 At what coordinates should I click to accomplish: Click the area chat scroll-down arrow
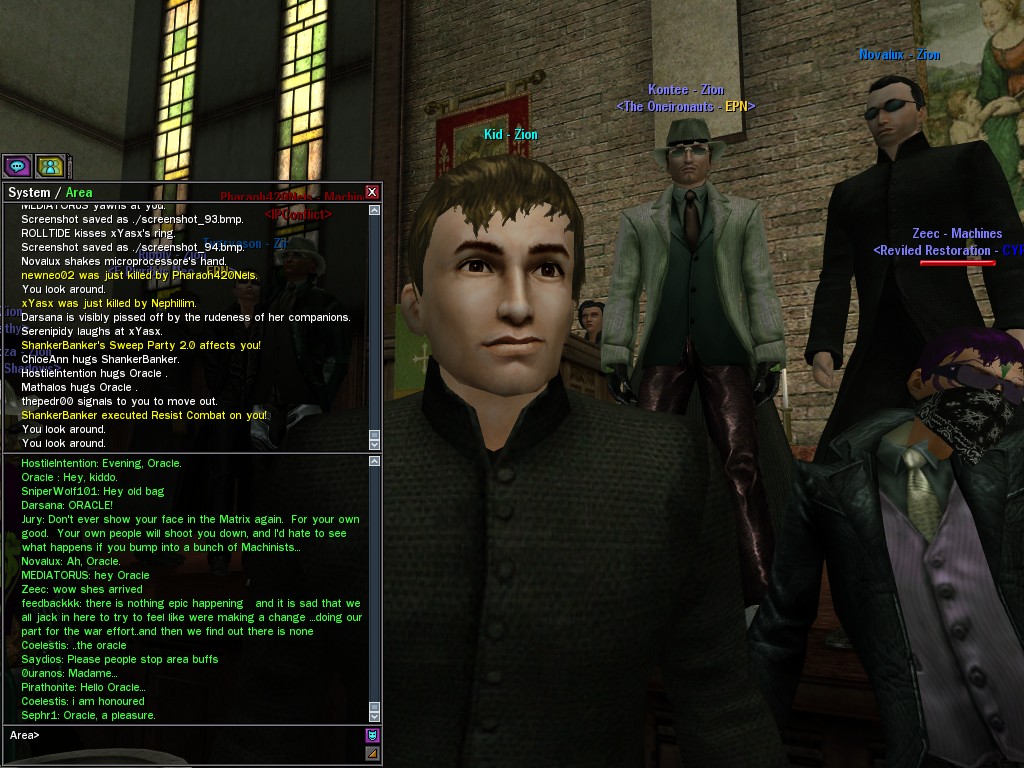[375, 716]
